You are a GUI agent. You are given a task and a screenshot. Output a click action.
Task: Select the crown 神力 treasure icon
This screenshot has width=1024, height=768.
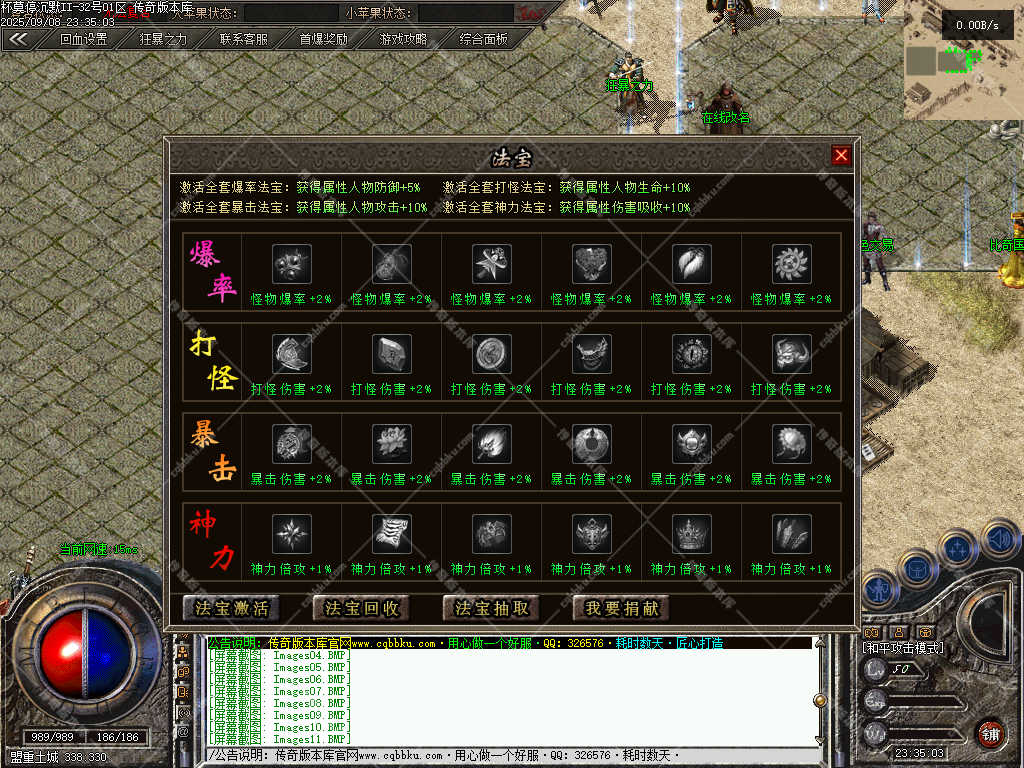coord(691,534)
